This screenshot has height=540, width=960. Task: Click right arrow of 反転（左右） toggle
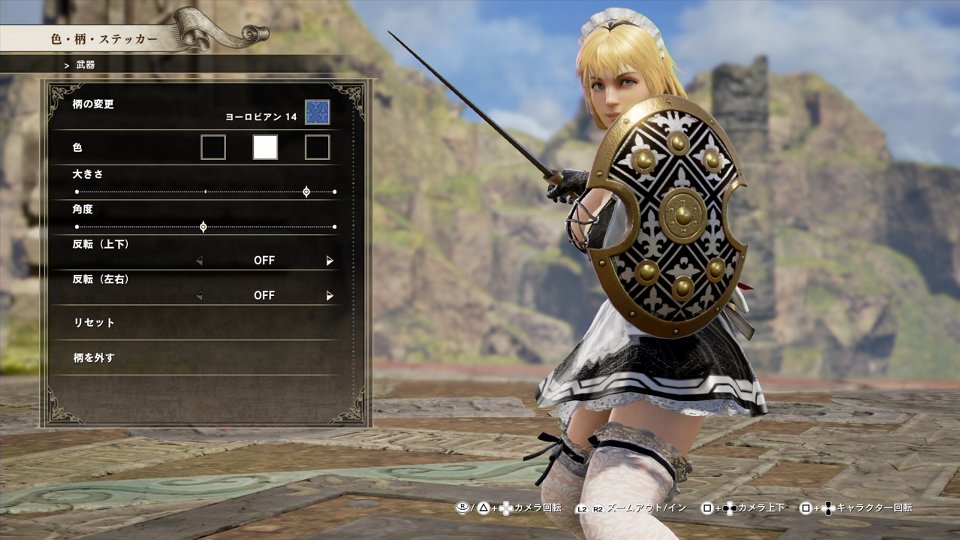(x=330, y=296)
